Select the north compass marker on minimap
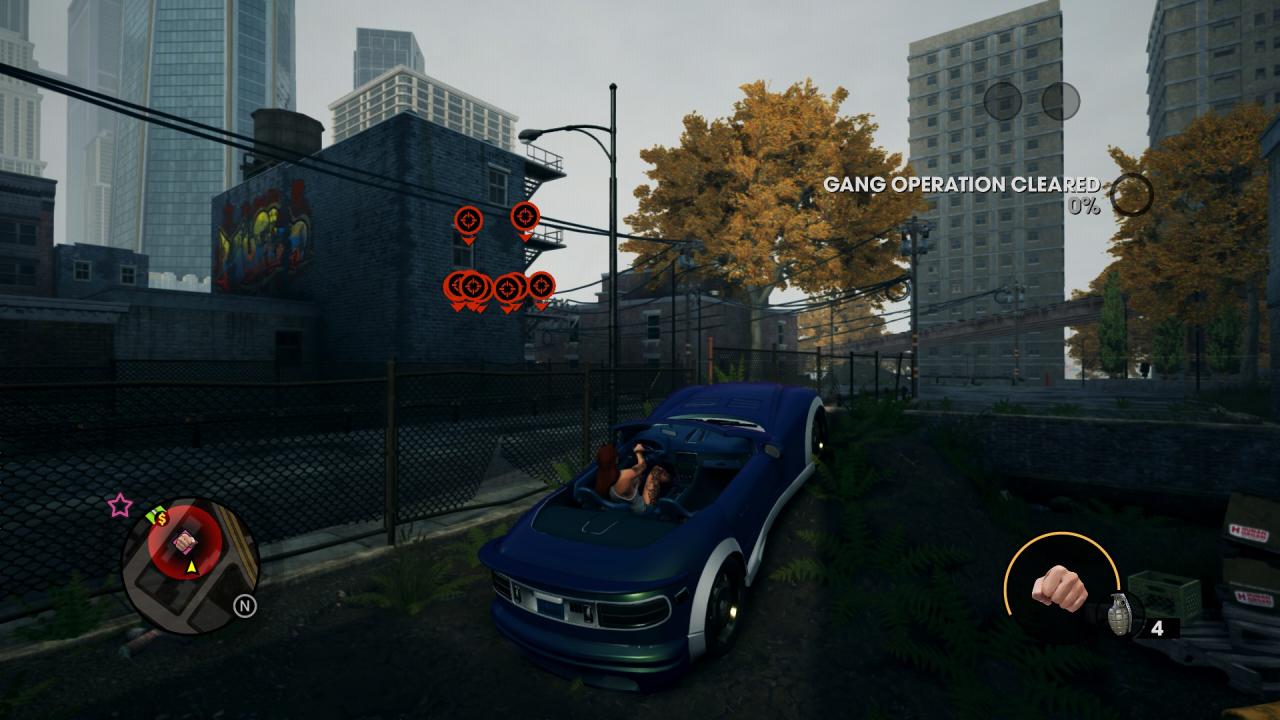 tap(244, 605)
